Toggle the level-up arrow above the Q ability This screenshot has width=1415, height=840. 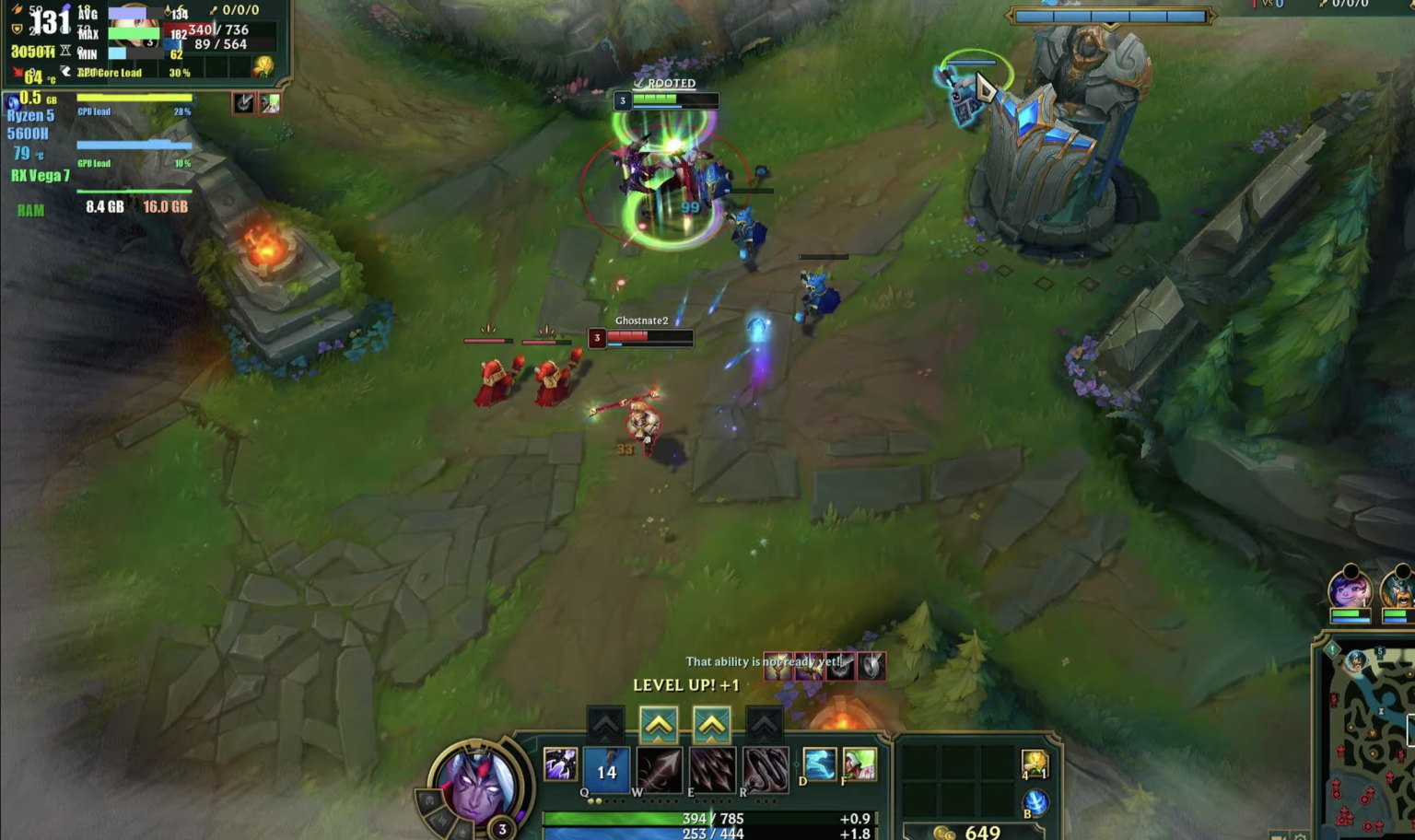tap(605, 723)
